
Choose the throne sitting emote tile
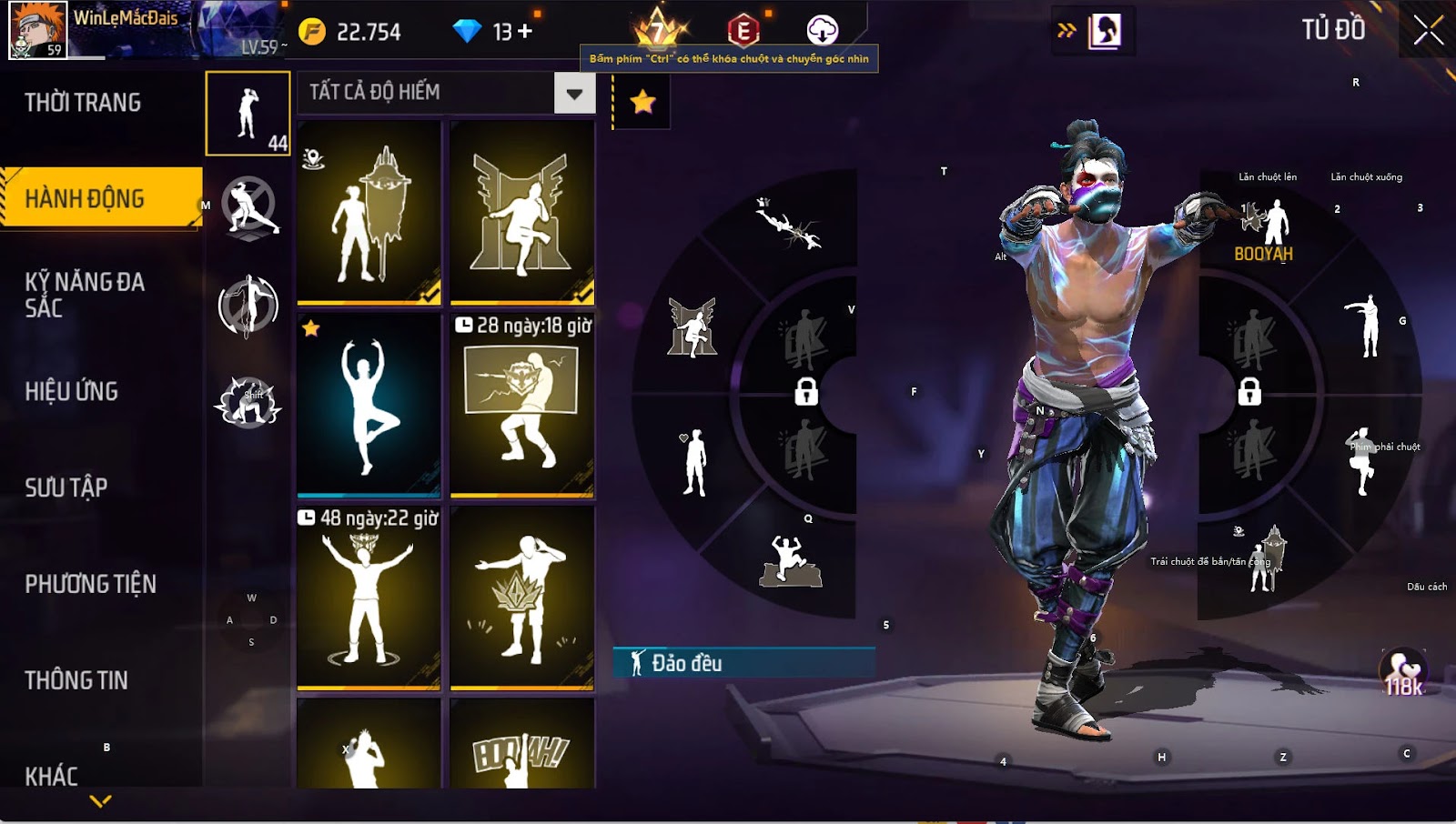[x=522, y=213]
